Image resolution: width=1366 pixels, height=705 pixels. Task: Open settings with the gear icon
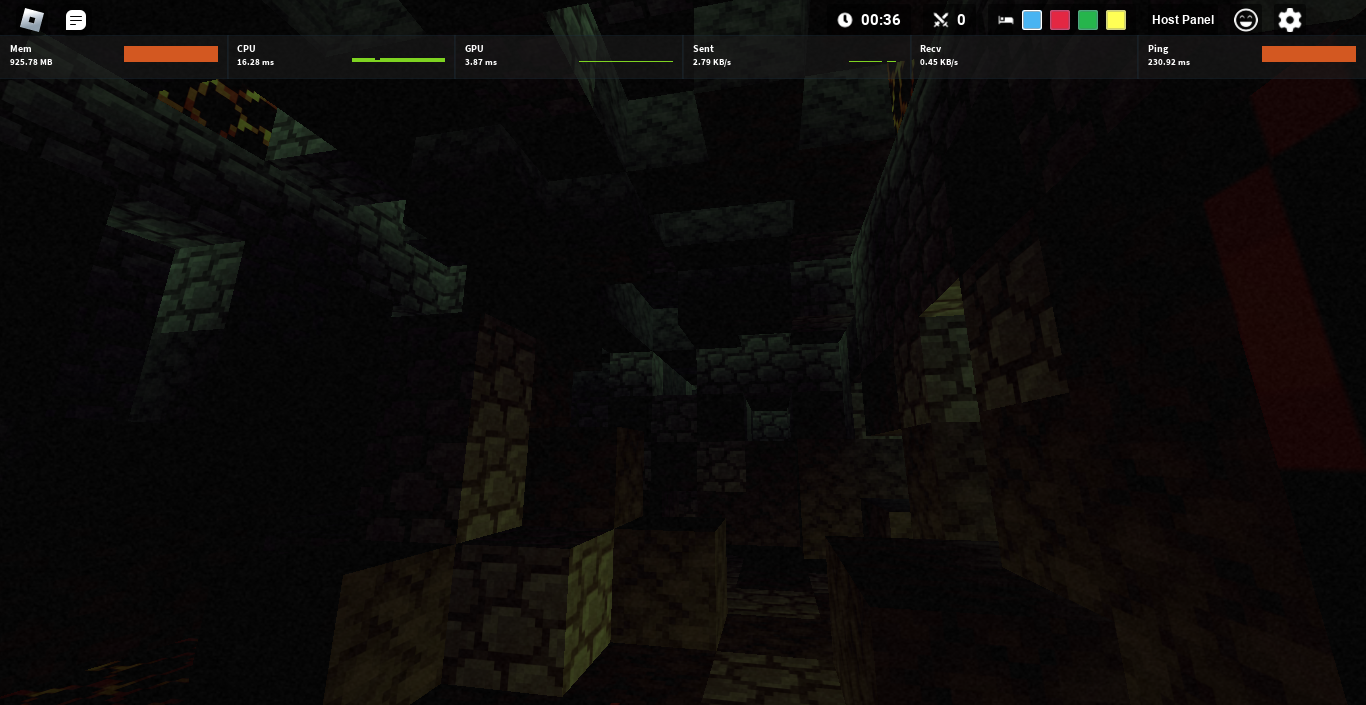tap(1290, 20)
